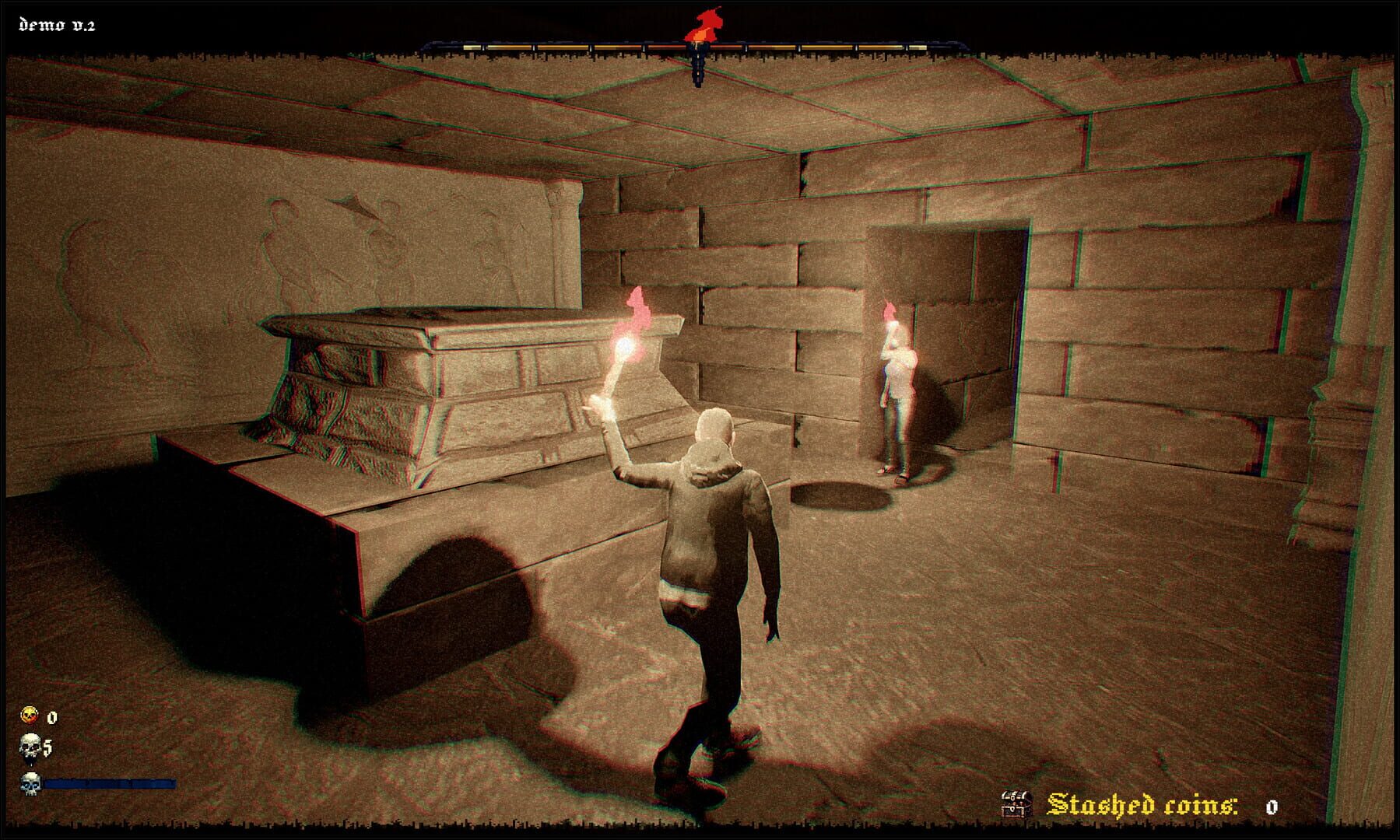The image size is (1400, 840).
Task: Select the burning torch icon atop the HUD bar
Action: click(x=704, y=25)
